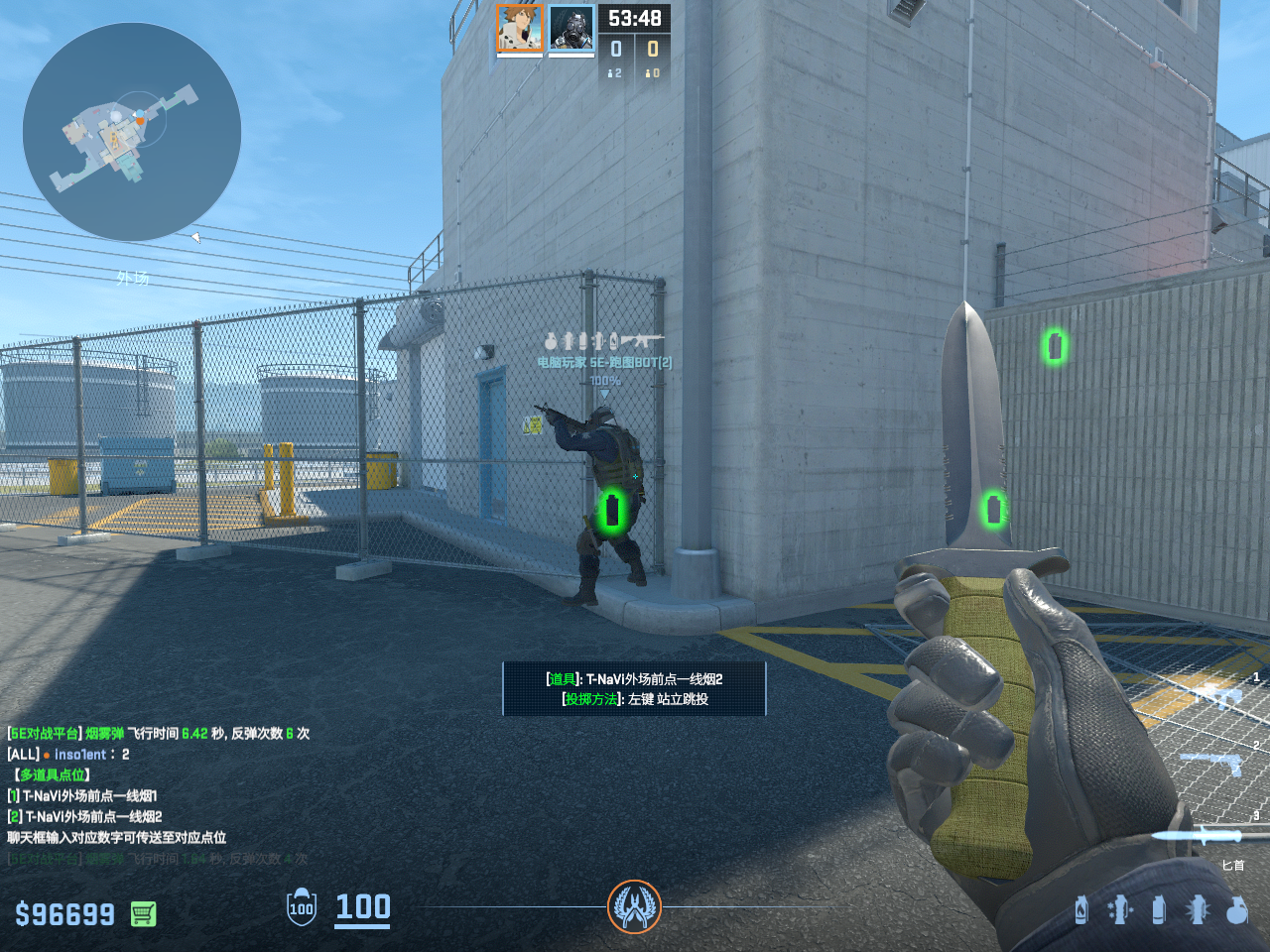Click the circular minimap
The width and height of the screenshot is (1270, 952).
[x=132, y=132]
